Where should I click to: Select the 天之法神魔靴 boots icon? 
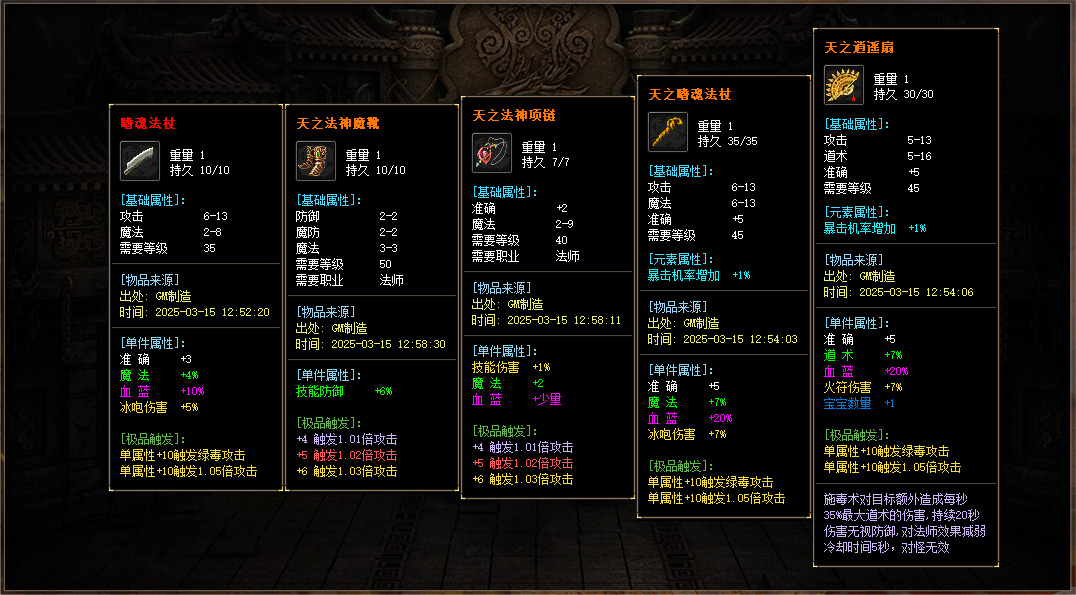pos(315,161)
